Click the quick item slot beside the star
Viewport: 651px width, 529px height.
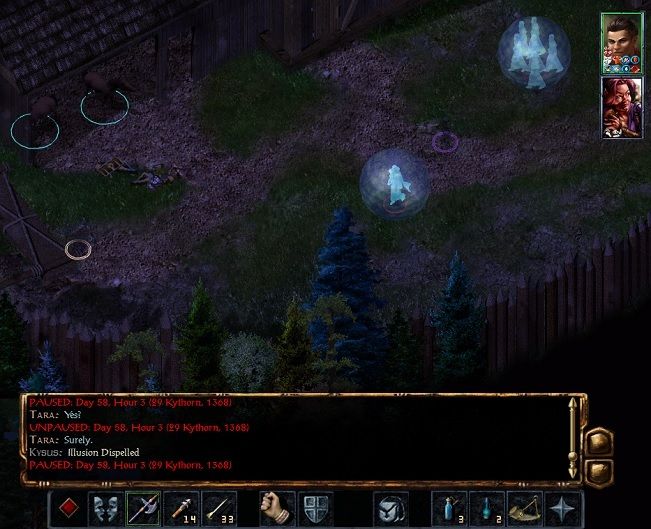point(525,509)
